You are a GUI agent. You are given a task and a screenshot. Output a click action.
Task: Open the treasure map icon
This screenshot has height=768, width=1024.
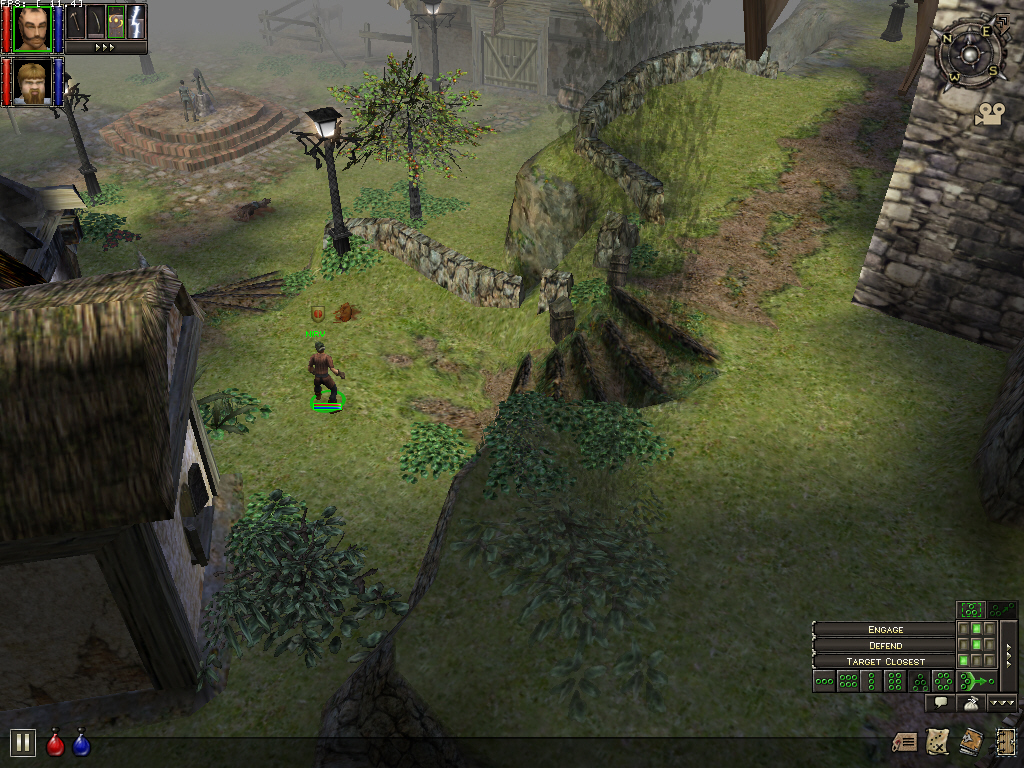tap(937, 742)
